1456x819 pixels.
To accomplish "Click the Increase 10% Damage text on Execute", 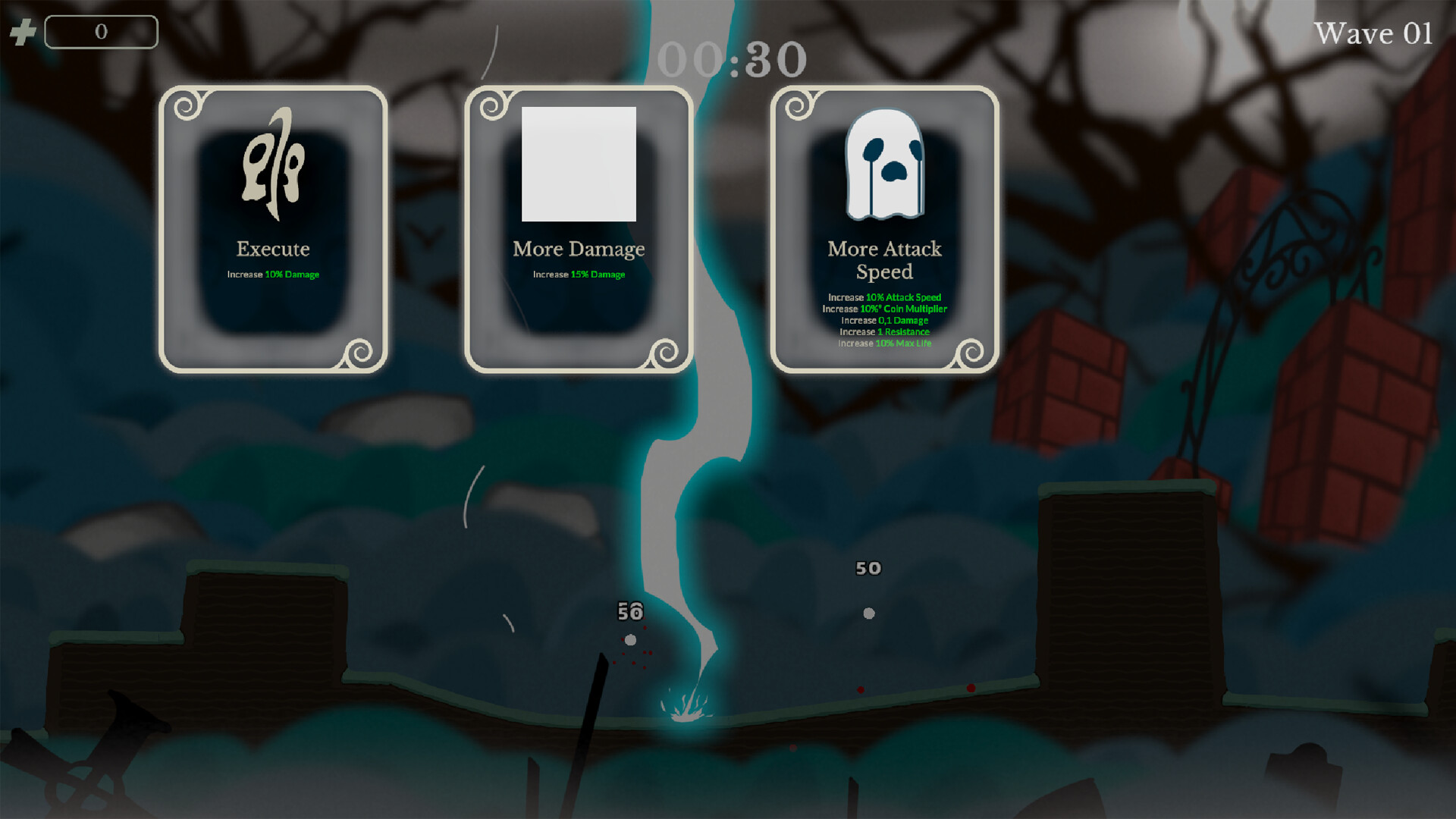I will click(271, 275).
